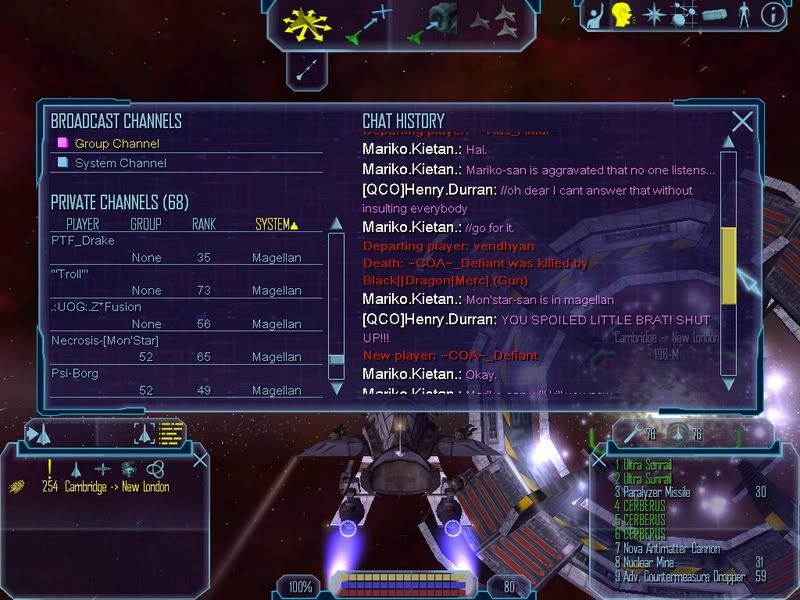The image size is (800, 600).
Task: Sort player list by System column
Action: [276, 224]
